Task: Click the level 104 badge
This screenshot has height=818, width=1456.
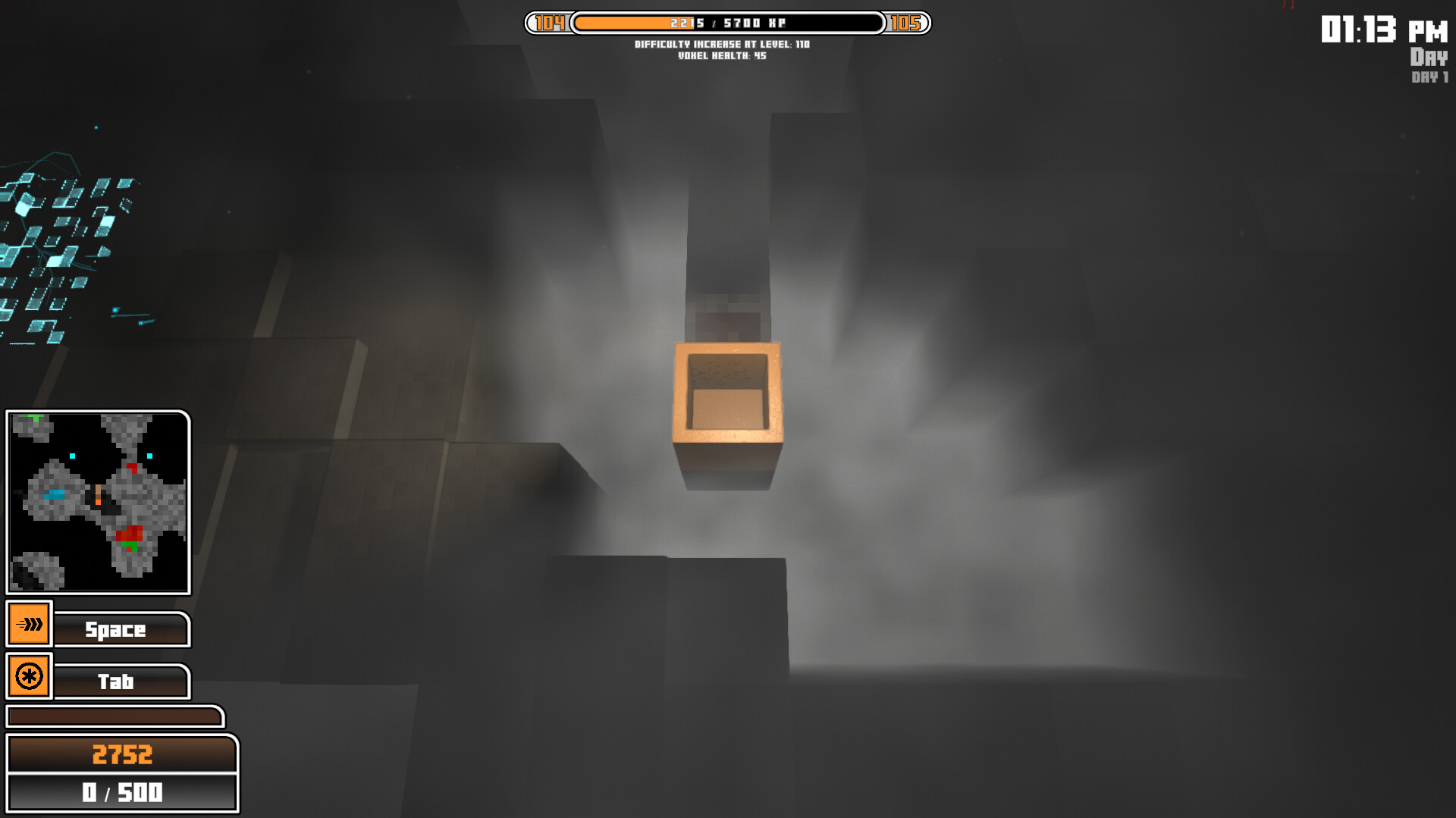Action: click(549, 23)
